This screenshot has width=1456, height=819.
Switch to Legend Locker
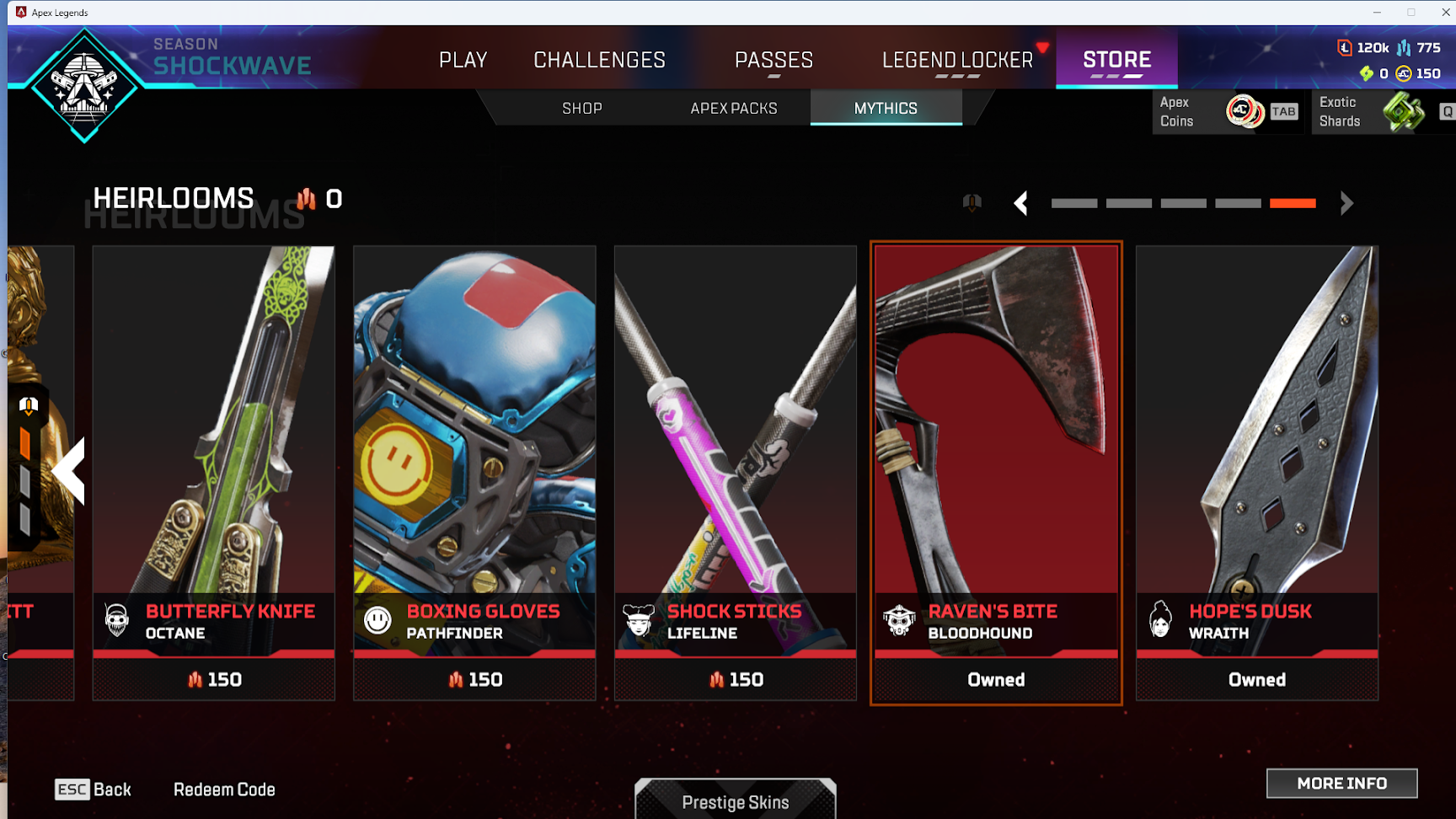pos(957,60)
